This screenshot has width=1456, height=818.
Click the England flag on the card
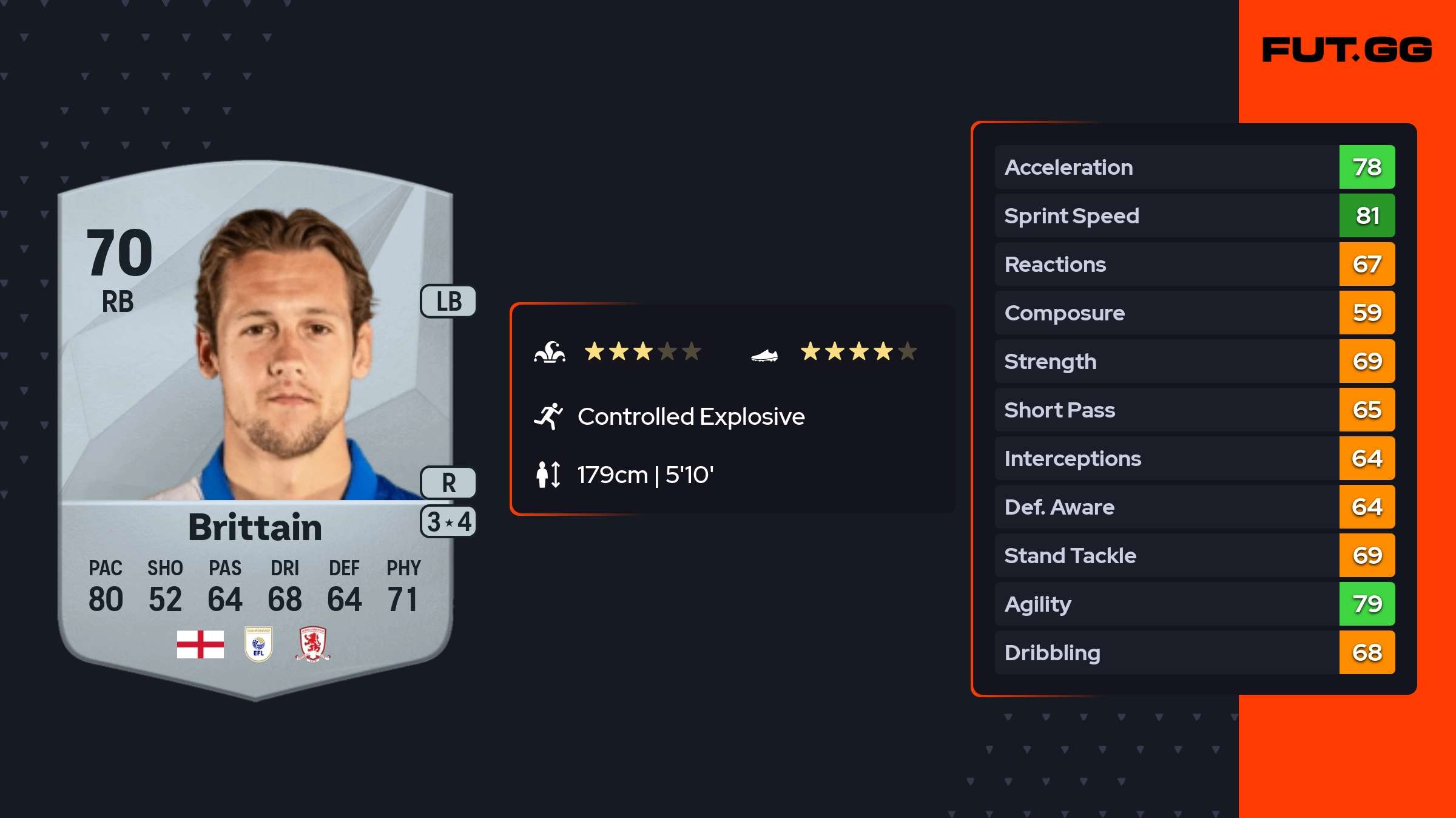(200, 644)
